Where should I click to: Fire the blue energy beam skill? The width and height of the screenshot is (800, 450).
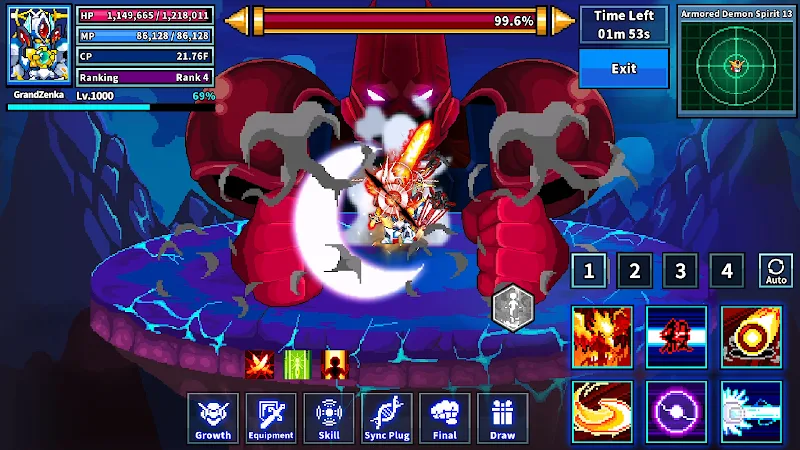tap(751, 411)
